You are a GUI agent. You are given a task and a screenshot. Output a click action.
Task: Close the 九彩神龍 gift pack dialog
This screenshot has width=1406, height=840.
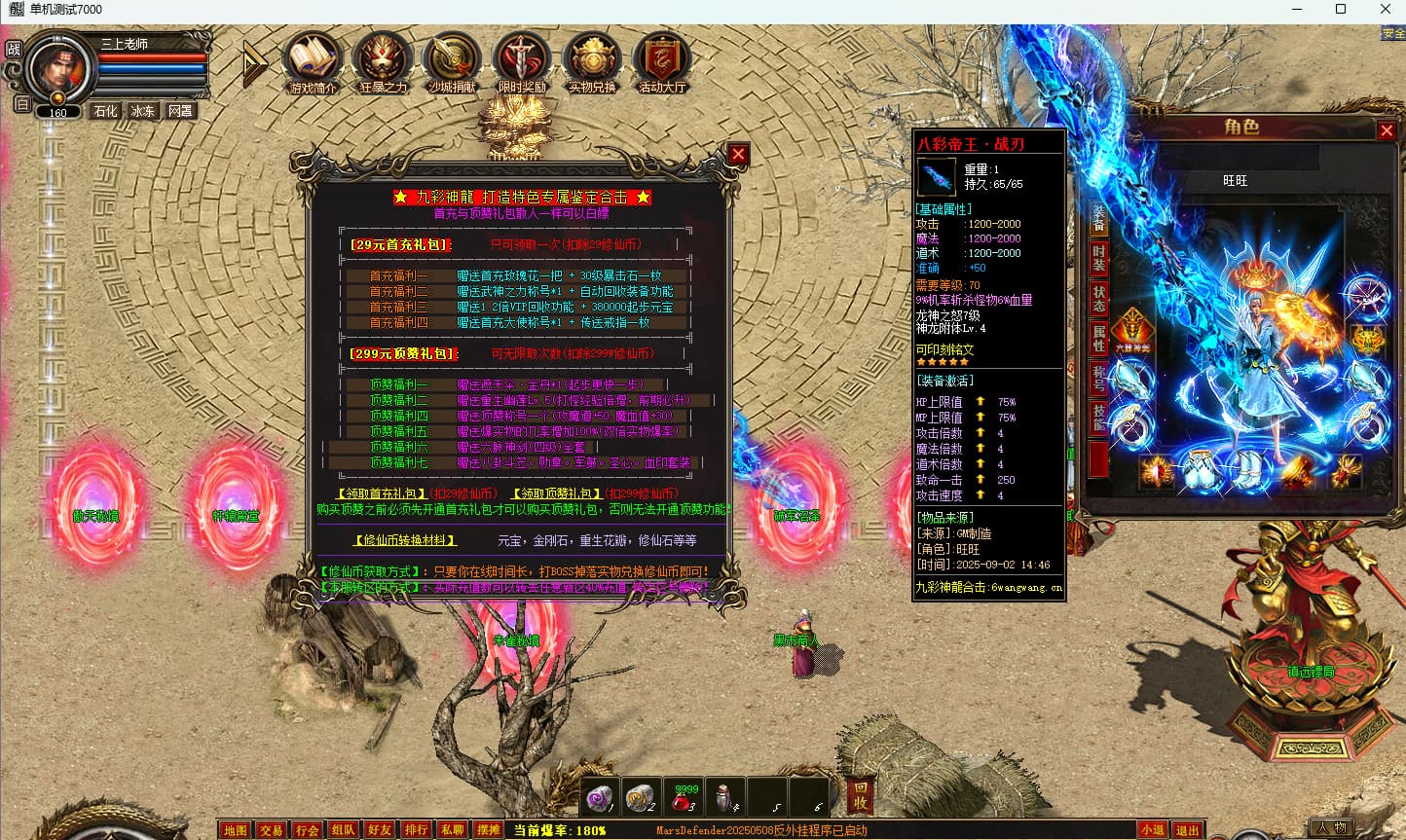point(738,154)
